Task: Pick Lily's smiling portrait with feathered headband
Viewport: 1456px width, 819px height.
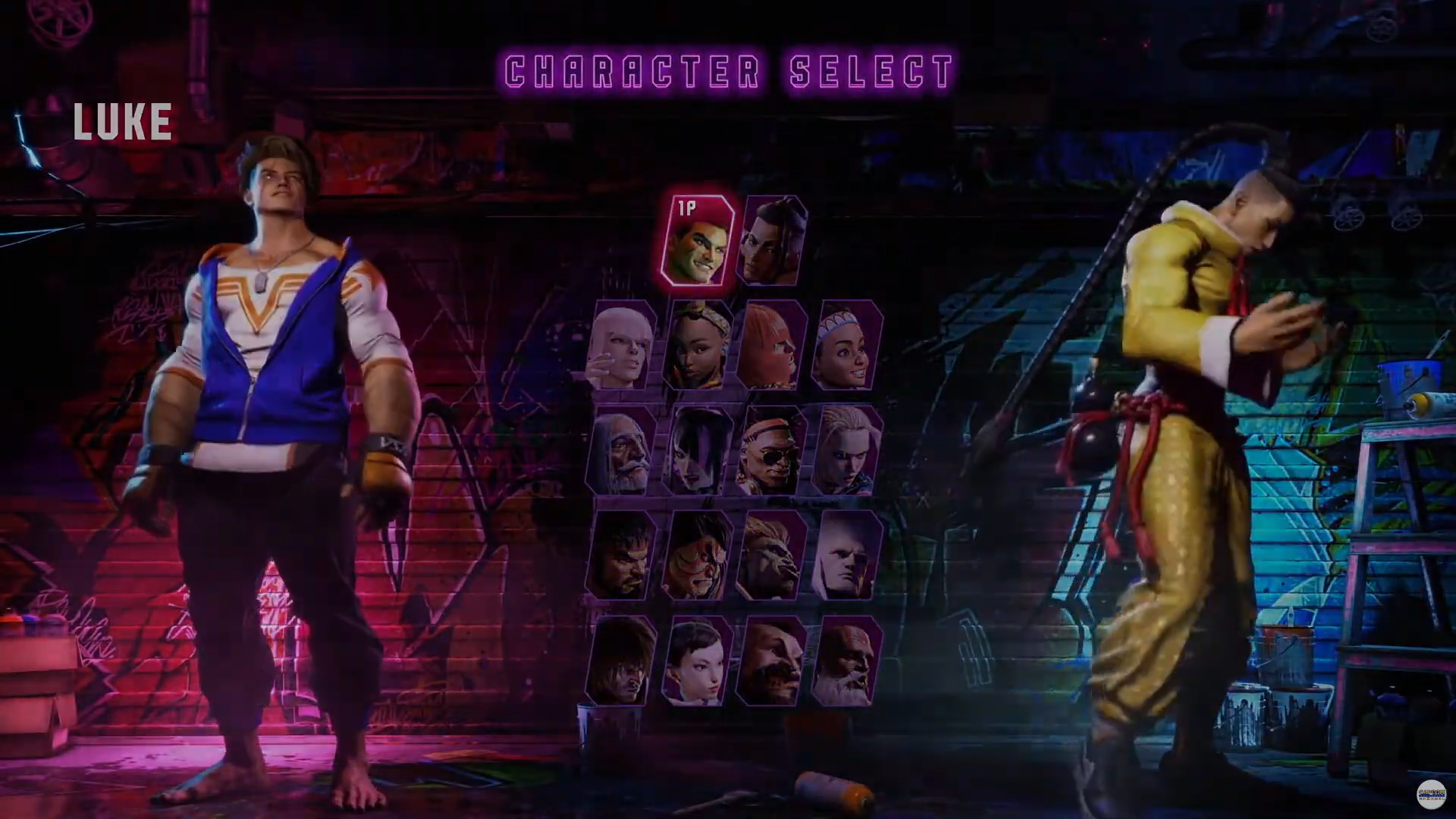Action: 846,346
